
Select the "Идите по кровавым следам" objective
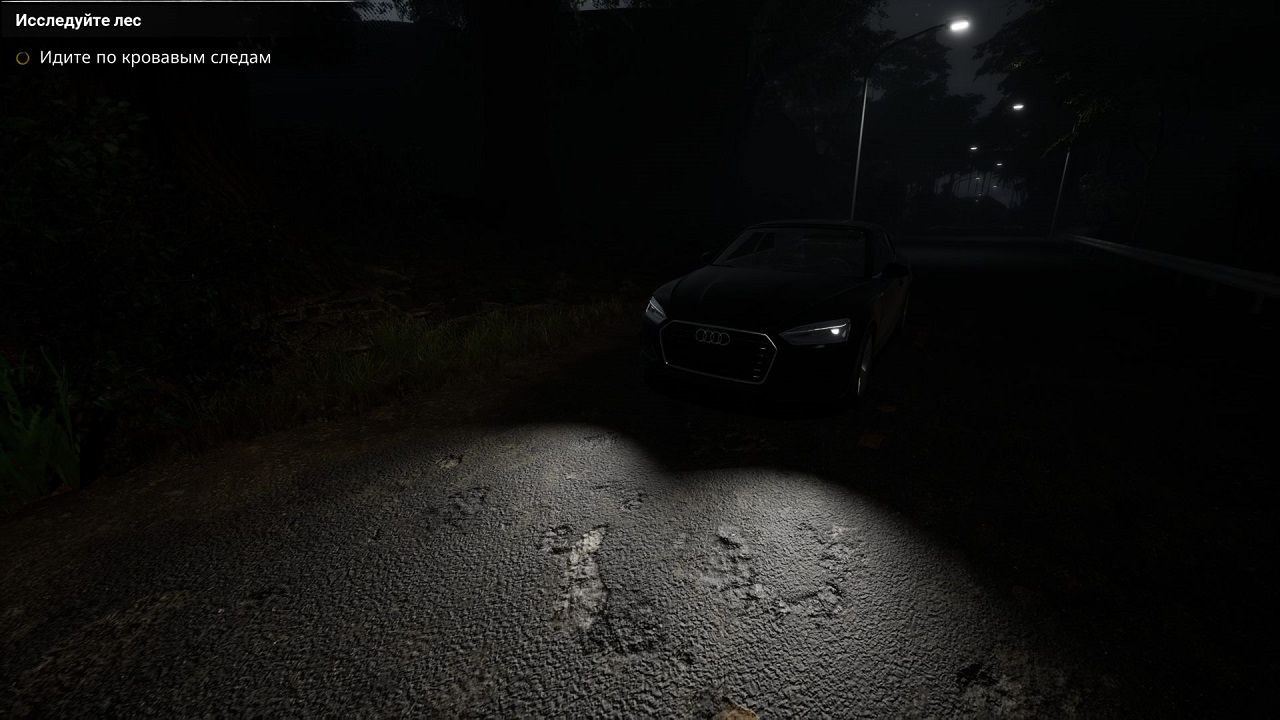[x=155, y=58]
